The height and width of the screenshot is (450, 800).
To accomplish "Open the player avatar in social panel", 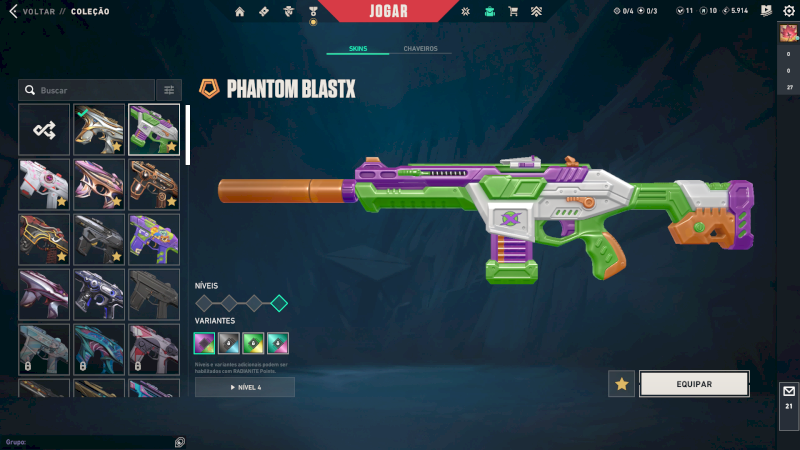I will pyautogui.click(x=788, y=33).
